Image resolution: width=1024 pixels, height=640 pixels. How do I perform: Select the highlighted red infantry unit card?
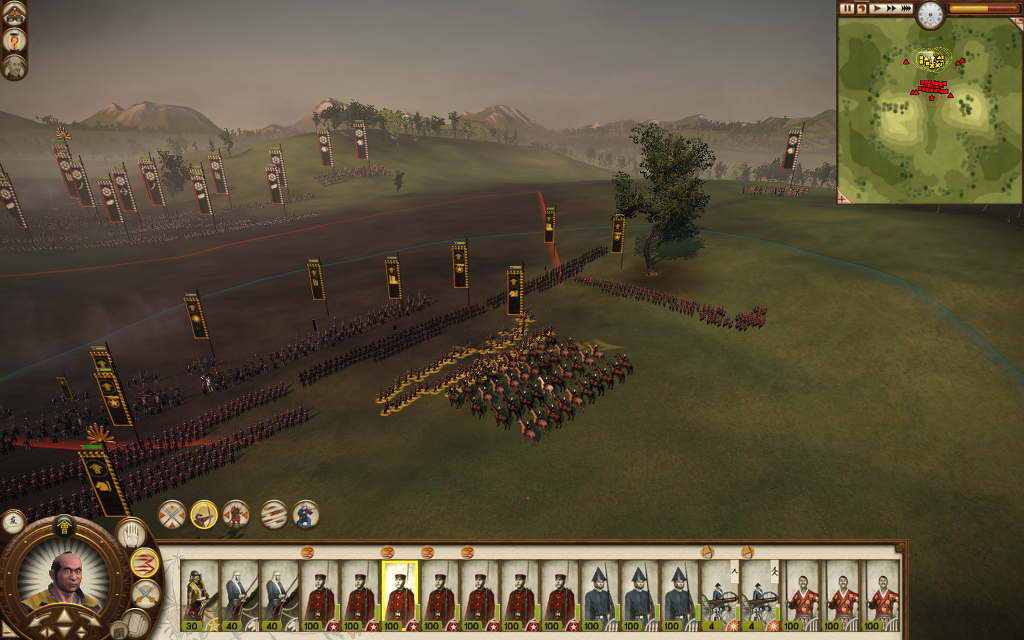pos(399,593)
